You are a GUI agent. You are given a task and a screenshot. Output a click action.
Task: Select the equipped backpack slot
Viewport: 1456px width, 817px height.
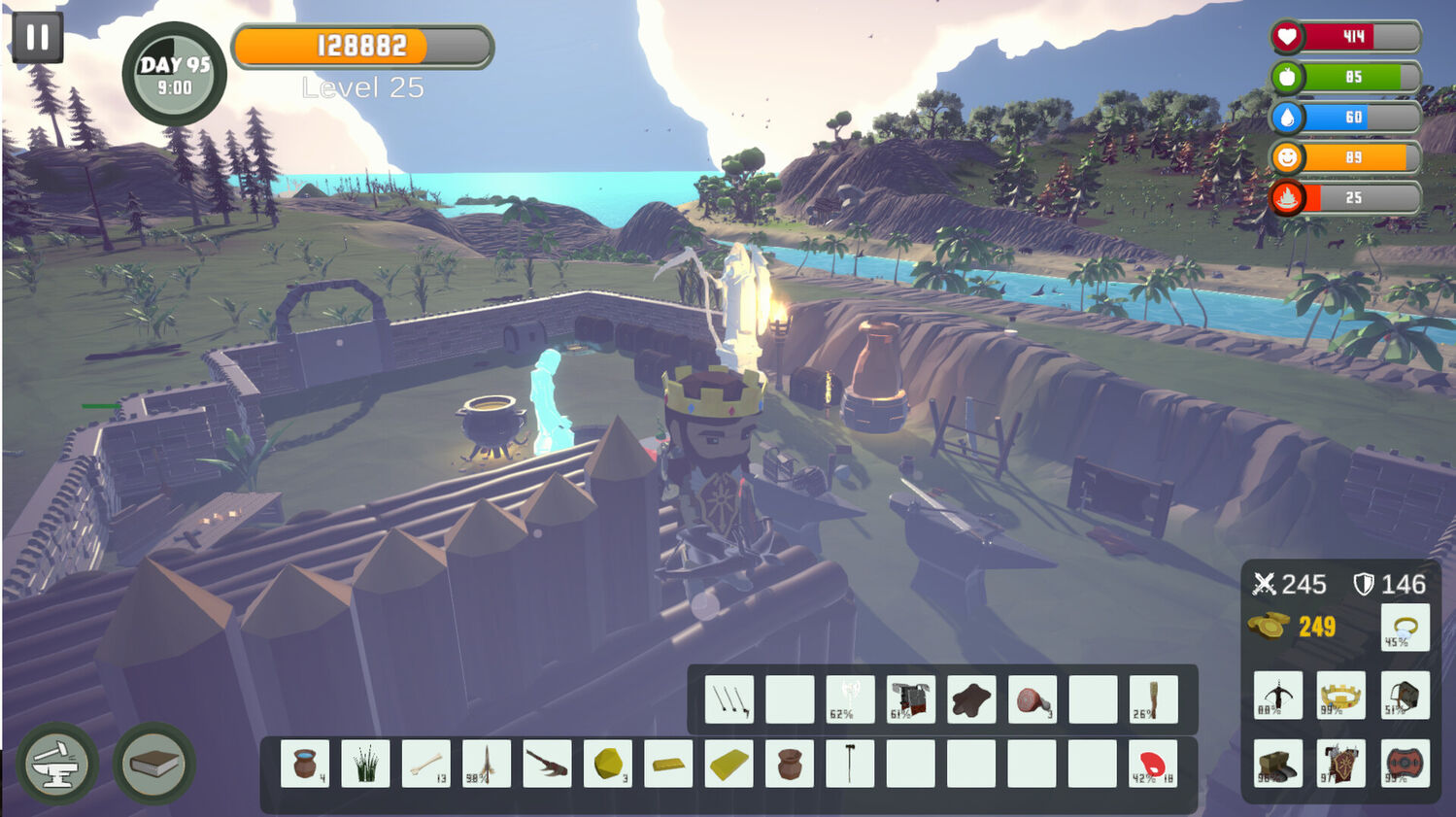coord(1405,696)
